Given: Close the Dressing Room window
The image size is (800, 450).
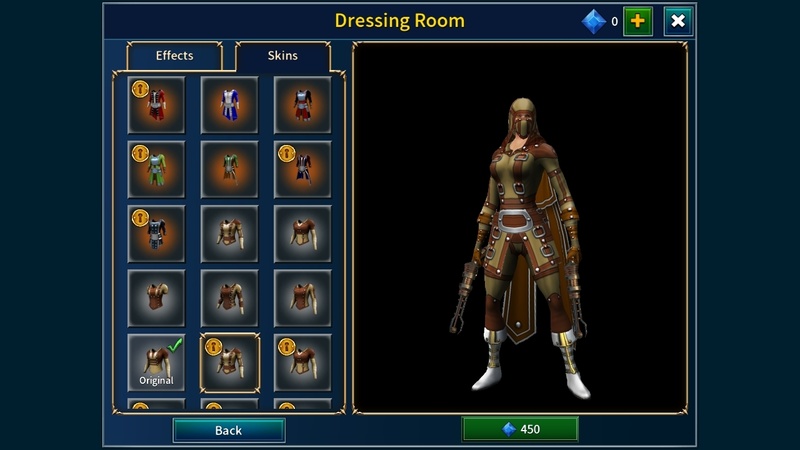Looking at the screenshot, I should click(678, 21).
